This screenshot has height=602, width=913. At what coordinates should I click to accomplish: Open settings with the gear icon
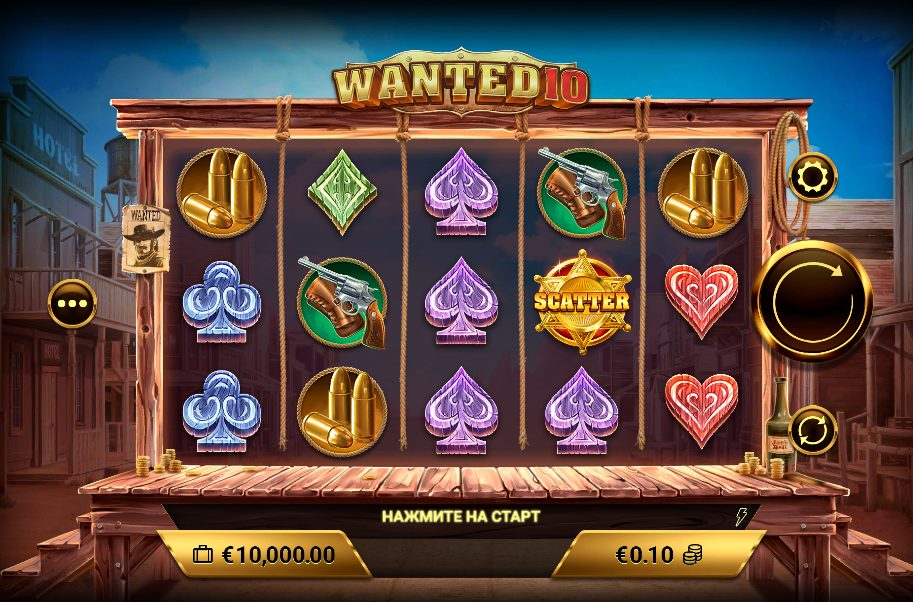coord(811,177)
